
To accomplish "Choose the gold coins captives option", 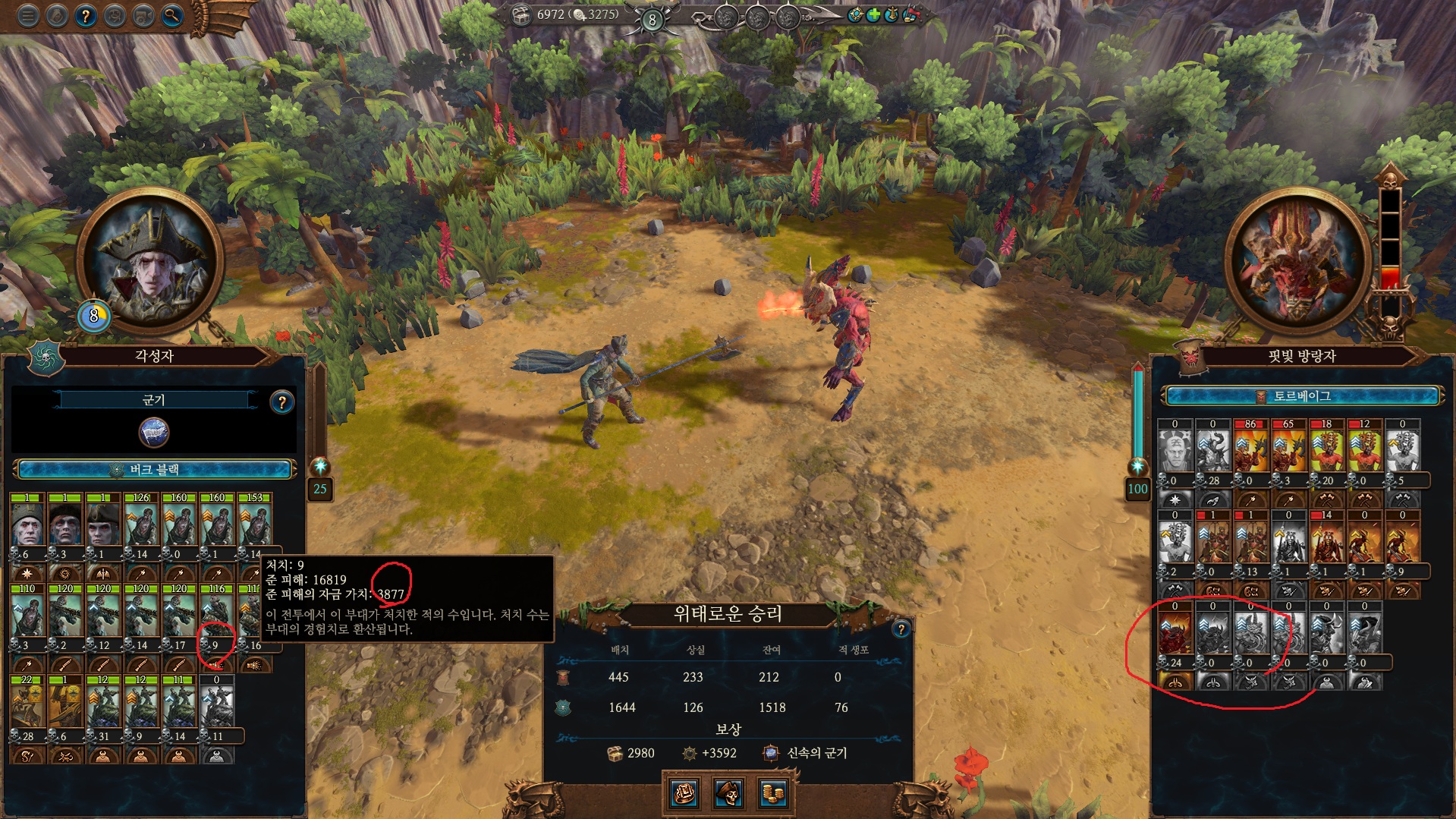I will pyautogui.click(x=772, y=793).
